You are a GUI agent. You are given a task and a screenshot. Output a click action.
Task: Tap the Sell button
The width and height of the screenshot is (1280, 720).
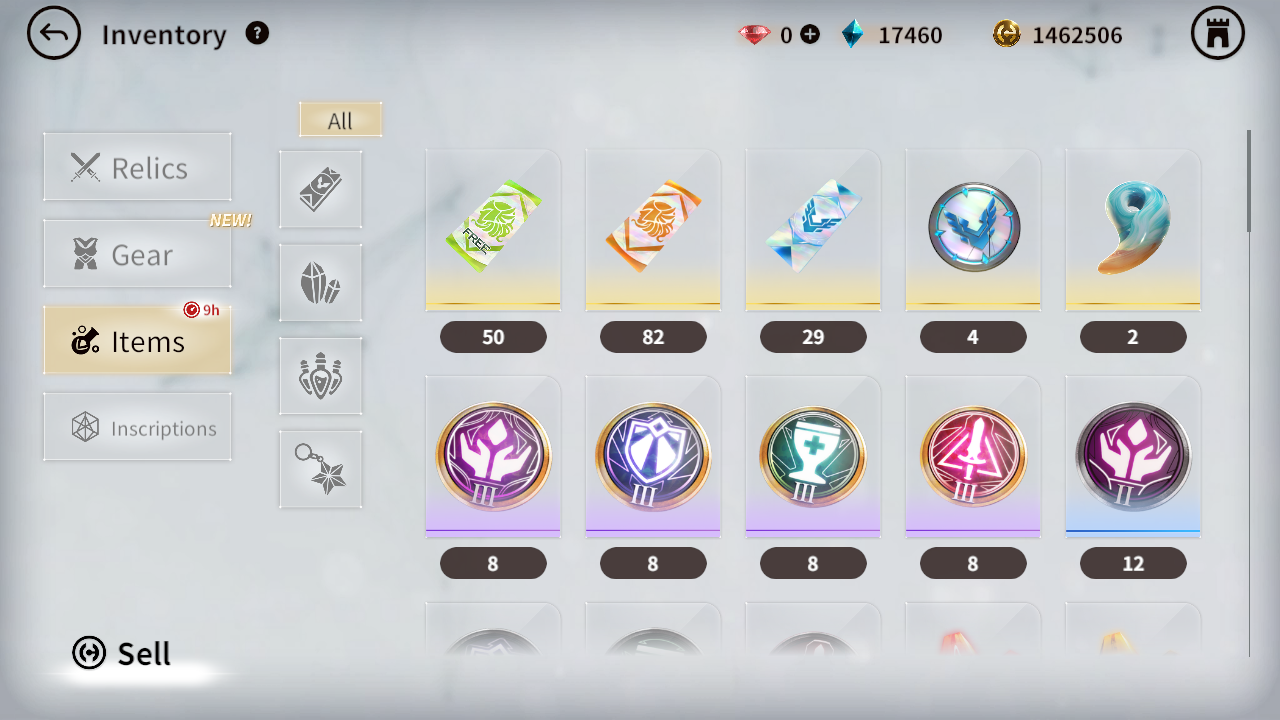[x=122, y=653]
